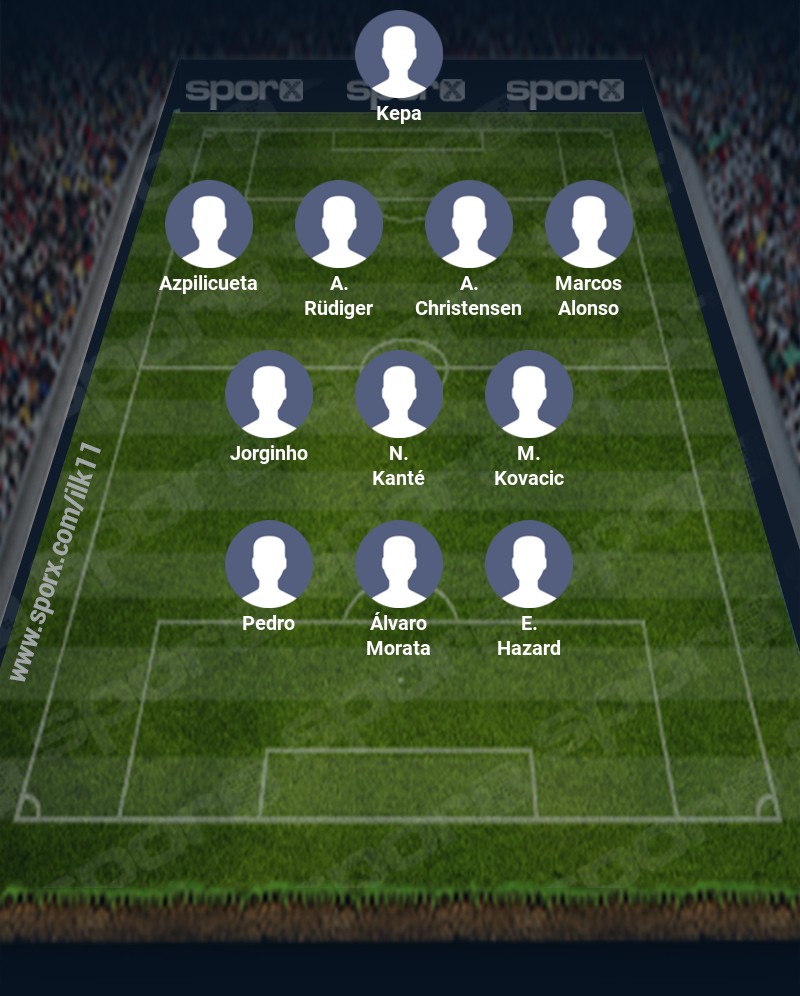800x996 pixels.
Task: Click Marcos Alonso's player icon
Action: [x=589, y=224]
